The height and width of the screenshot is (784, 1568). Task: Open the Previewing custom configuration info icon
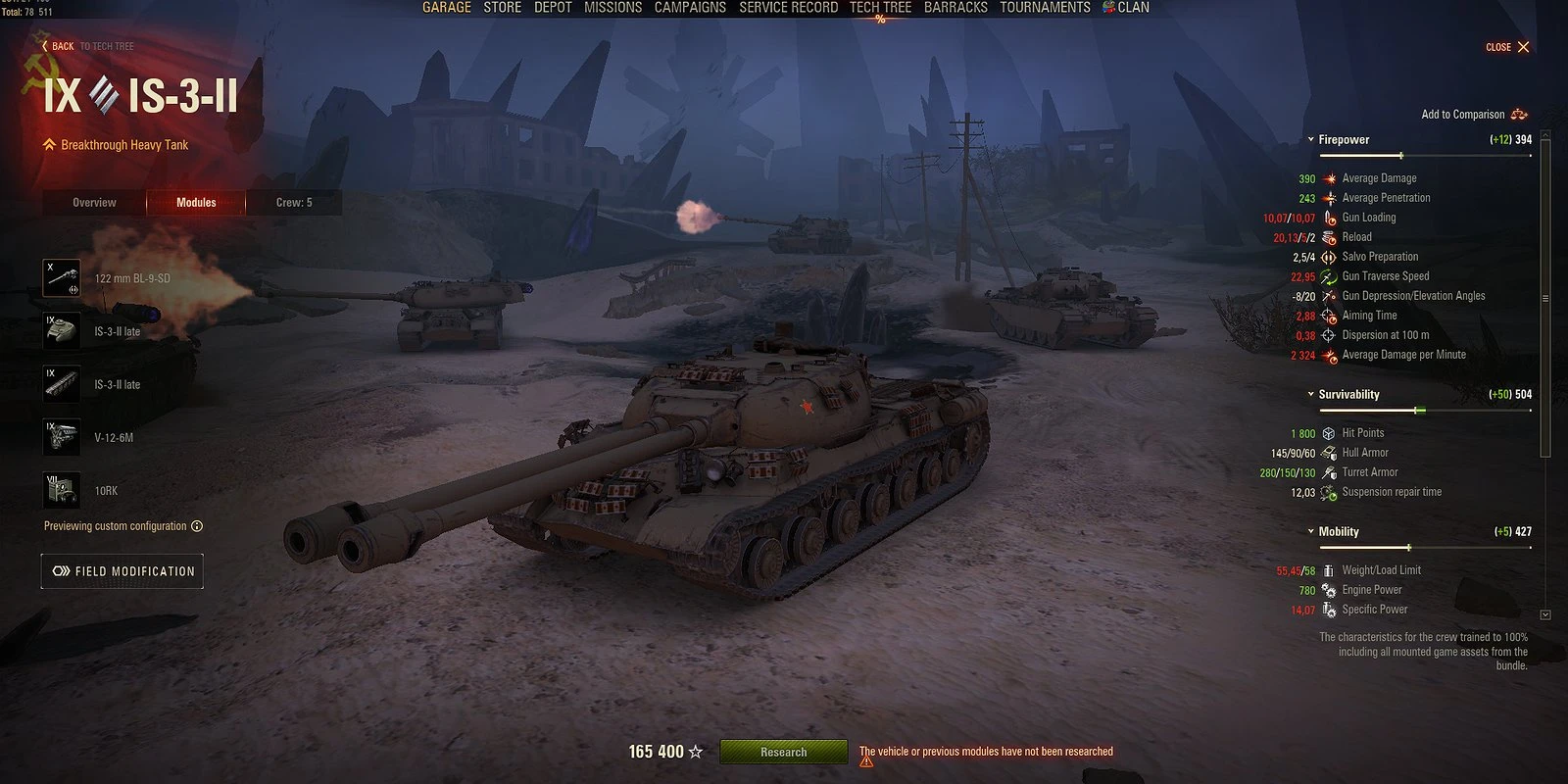[197, 526]
